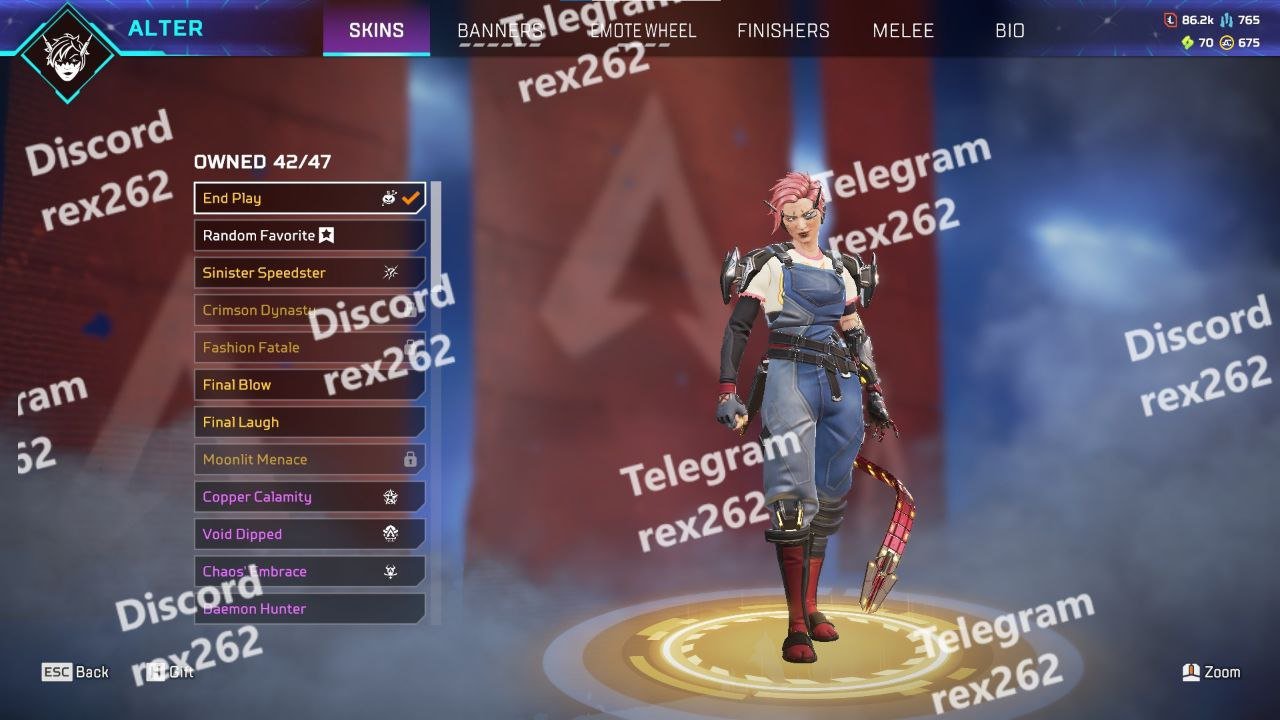Viewport: 1280px width, 720px height.
Task: Go to the Finishers tab
Action: pos(783,31)
